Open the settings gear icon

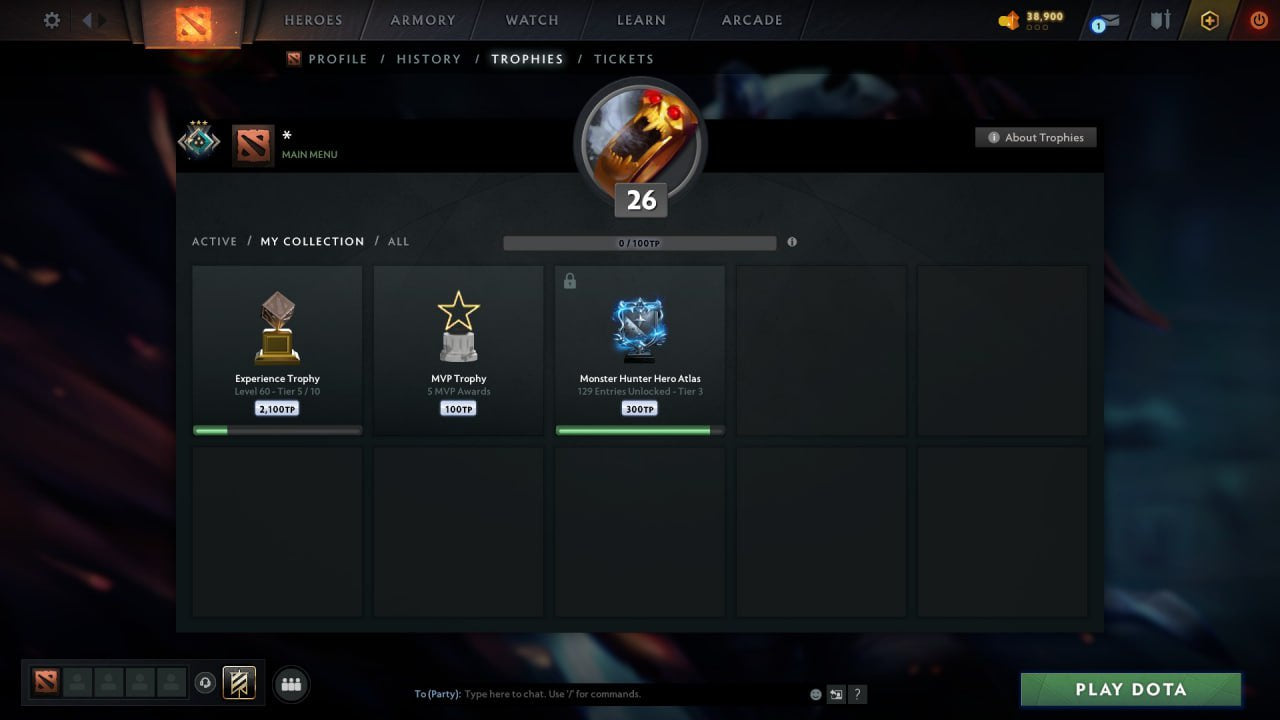click(51, 19)
